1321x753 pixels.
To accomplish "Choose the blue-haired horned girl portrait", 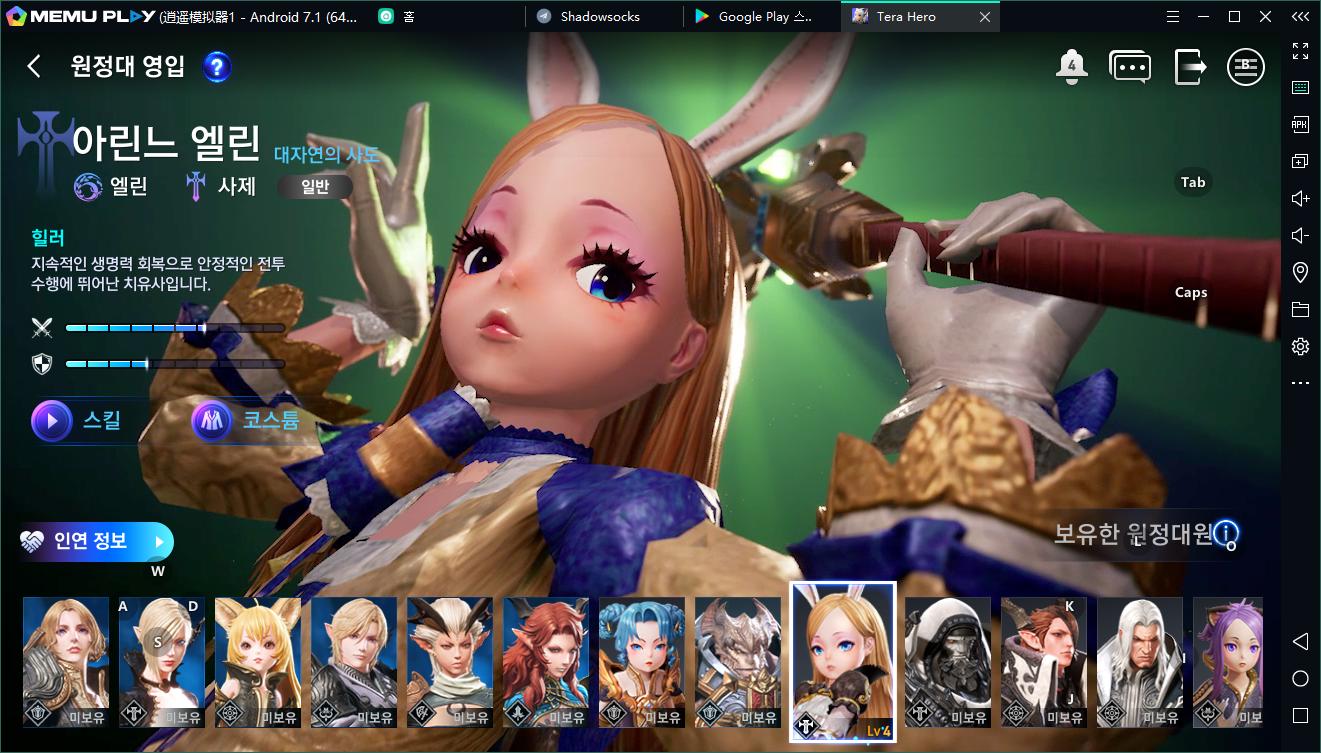I will (x=642, y=662).
